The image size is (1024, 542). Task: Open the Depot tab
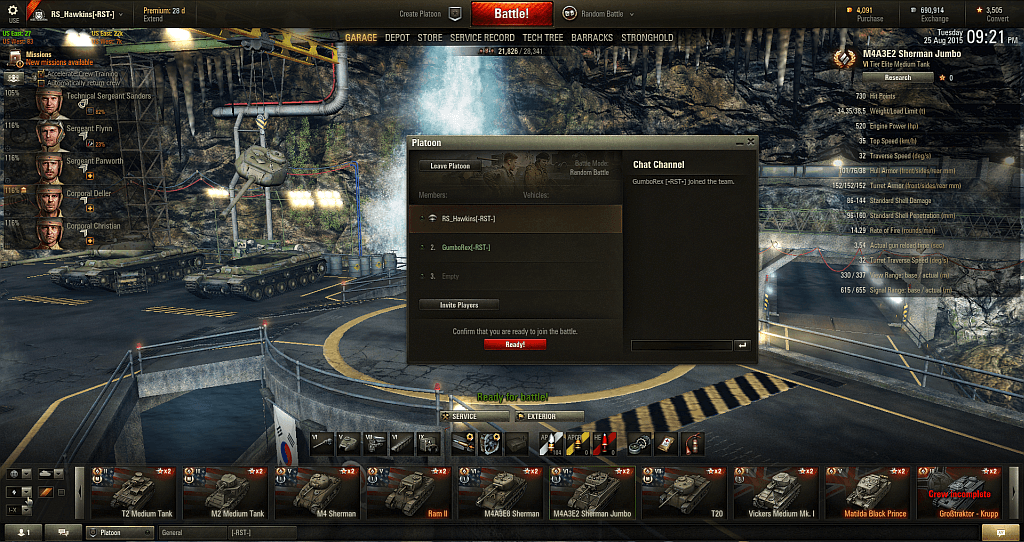tap(397, 38)
